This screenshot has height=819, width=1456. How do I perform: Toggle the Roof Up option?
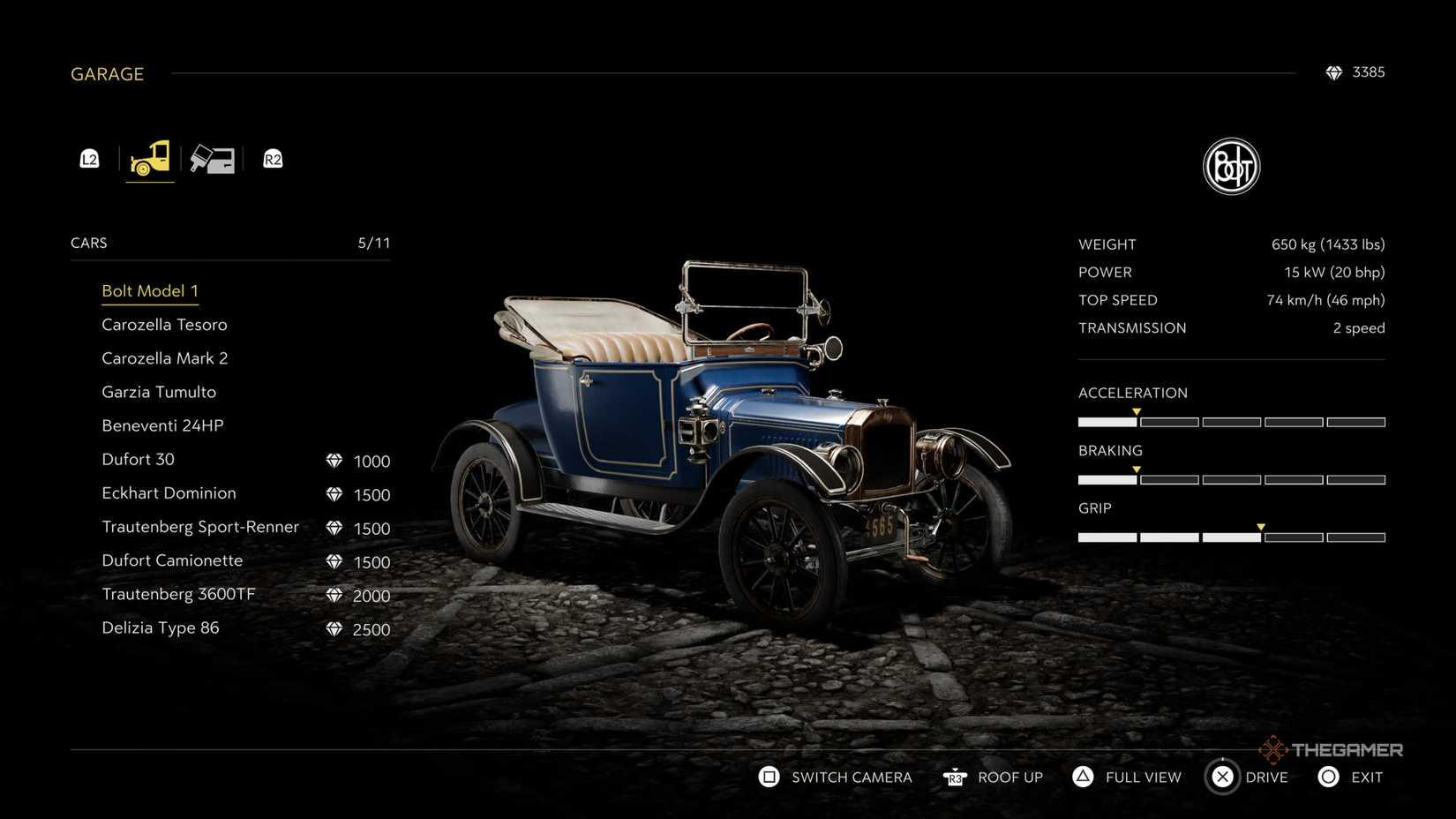993,778
